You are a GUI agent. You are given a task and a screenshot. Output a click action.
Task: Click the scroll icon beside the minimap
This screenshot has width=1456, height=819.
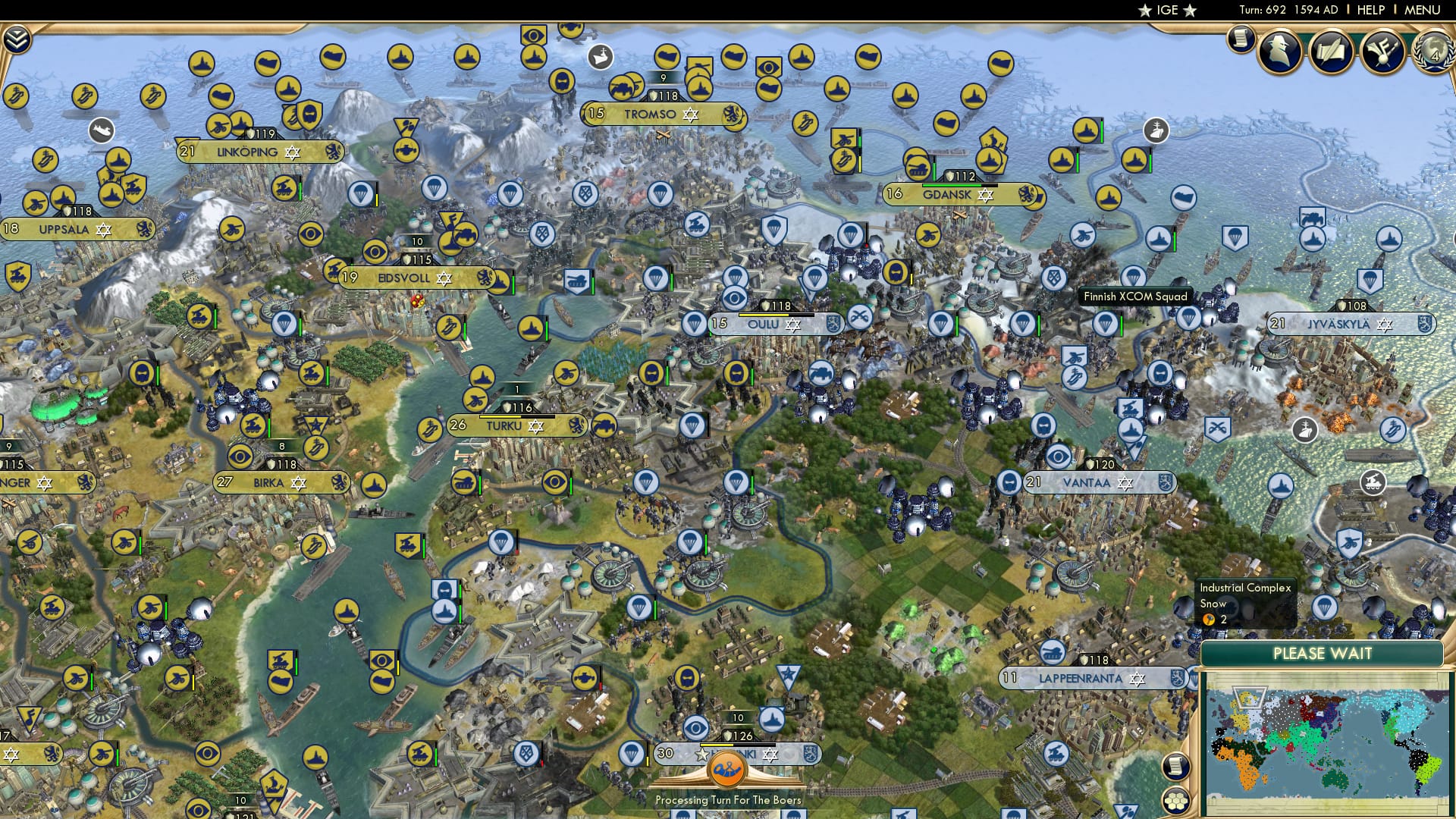(x=1177, y=767)
